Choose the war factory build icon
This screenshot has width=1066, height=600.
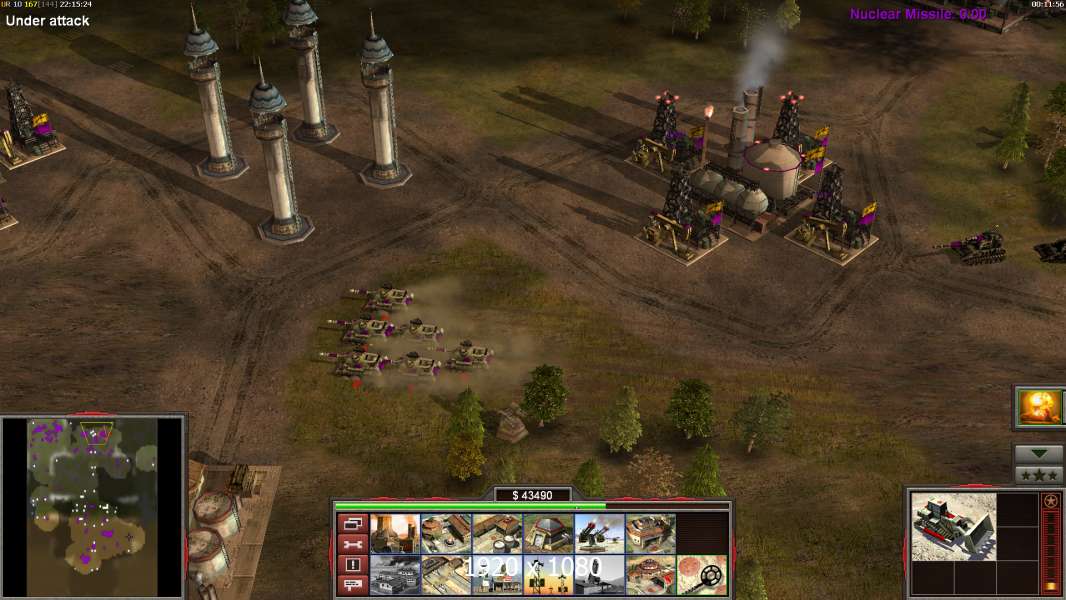(650, 534)
